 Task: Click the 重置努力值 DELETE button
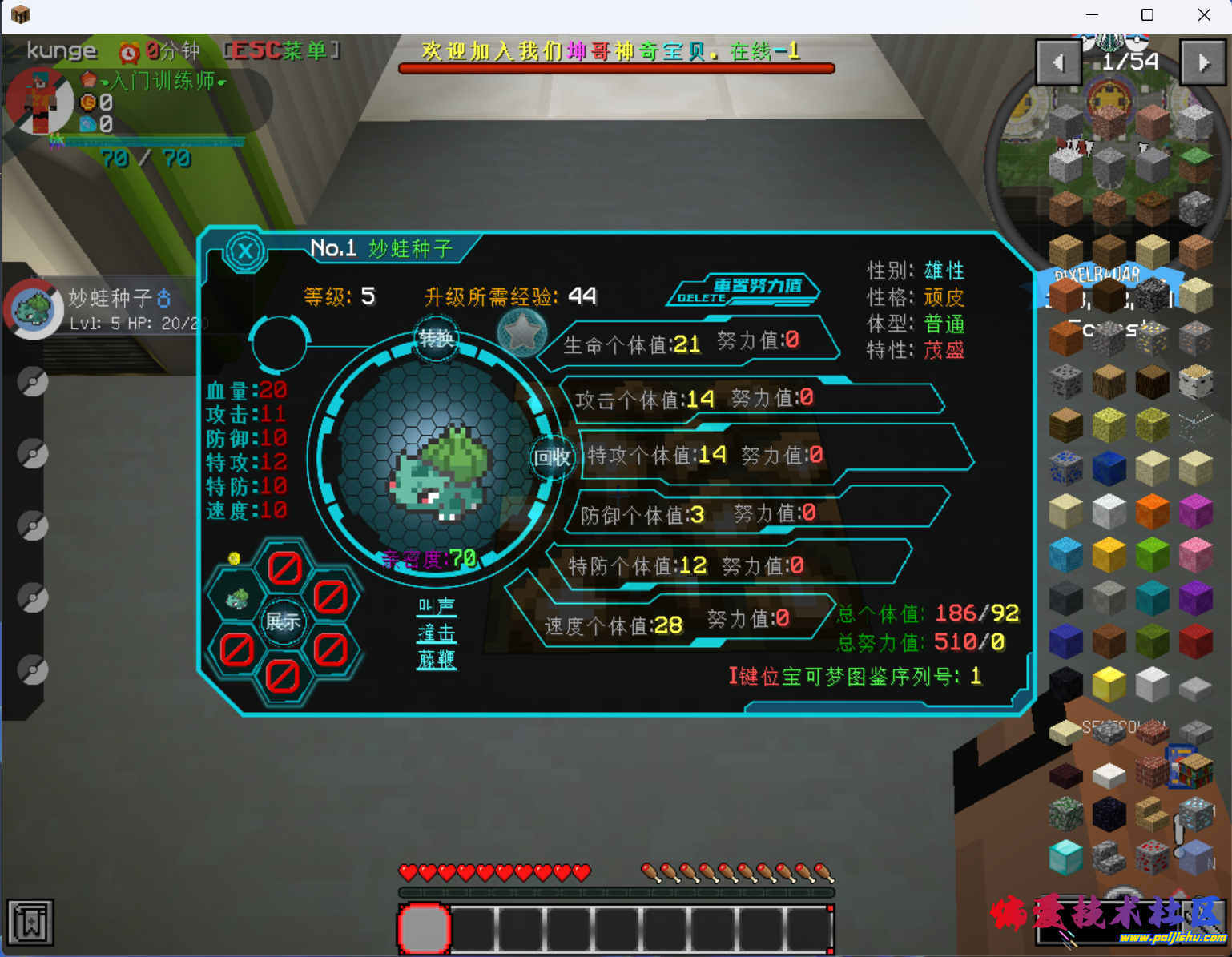tap(744, 290)
